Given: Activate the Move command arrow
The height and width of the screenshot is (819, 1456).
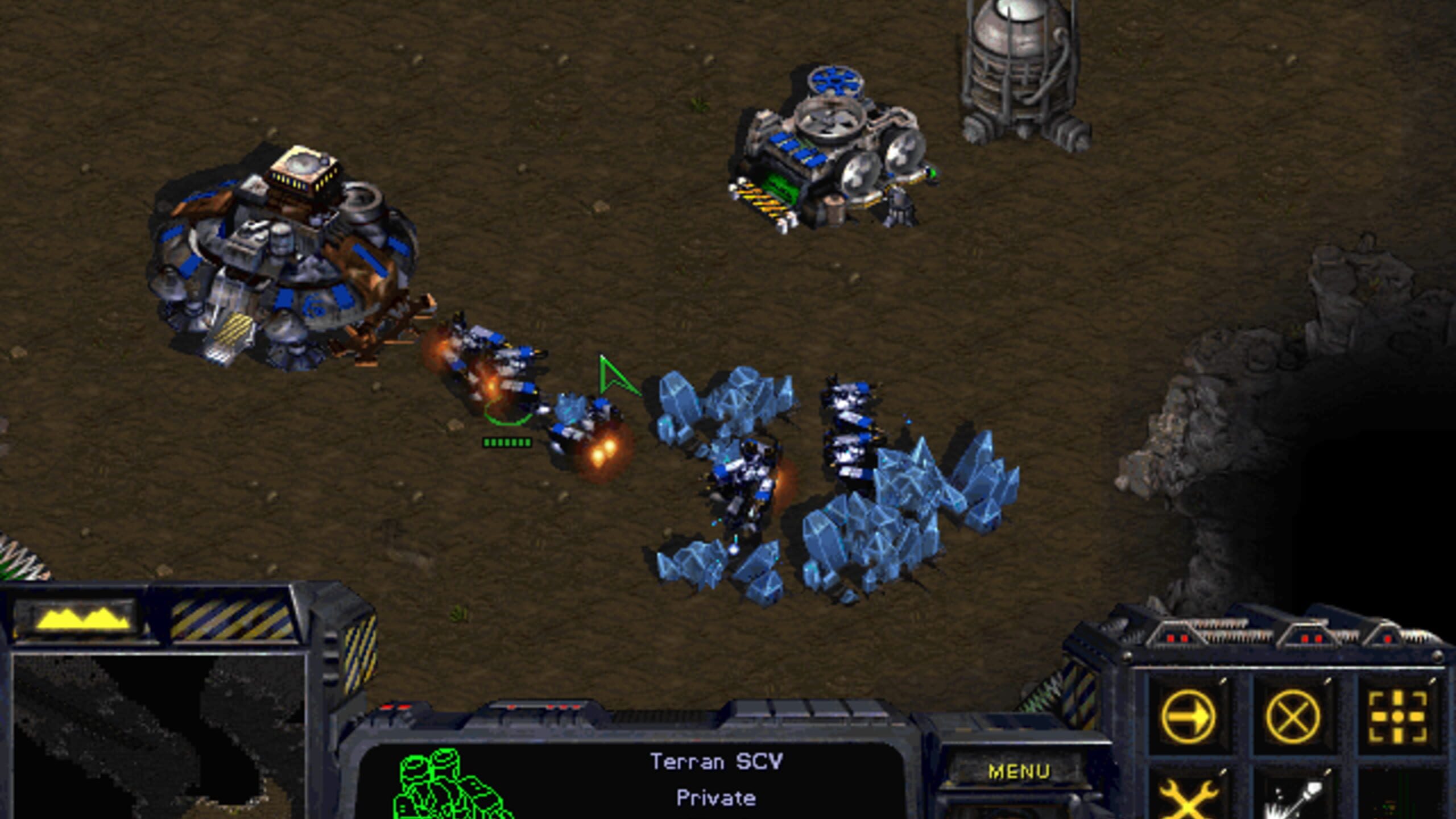Looking at the screenshot, I should 1188,717.
